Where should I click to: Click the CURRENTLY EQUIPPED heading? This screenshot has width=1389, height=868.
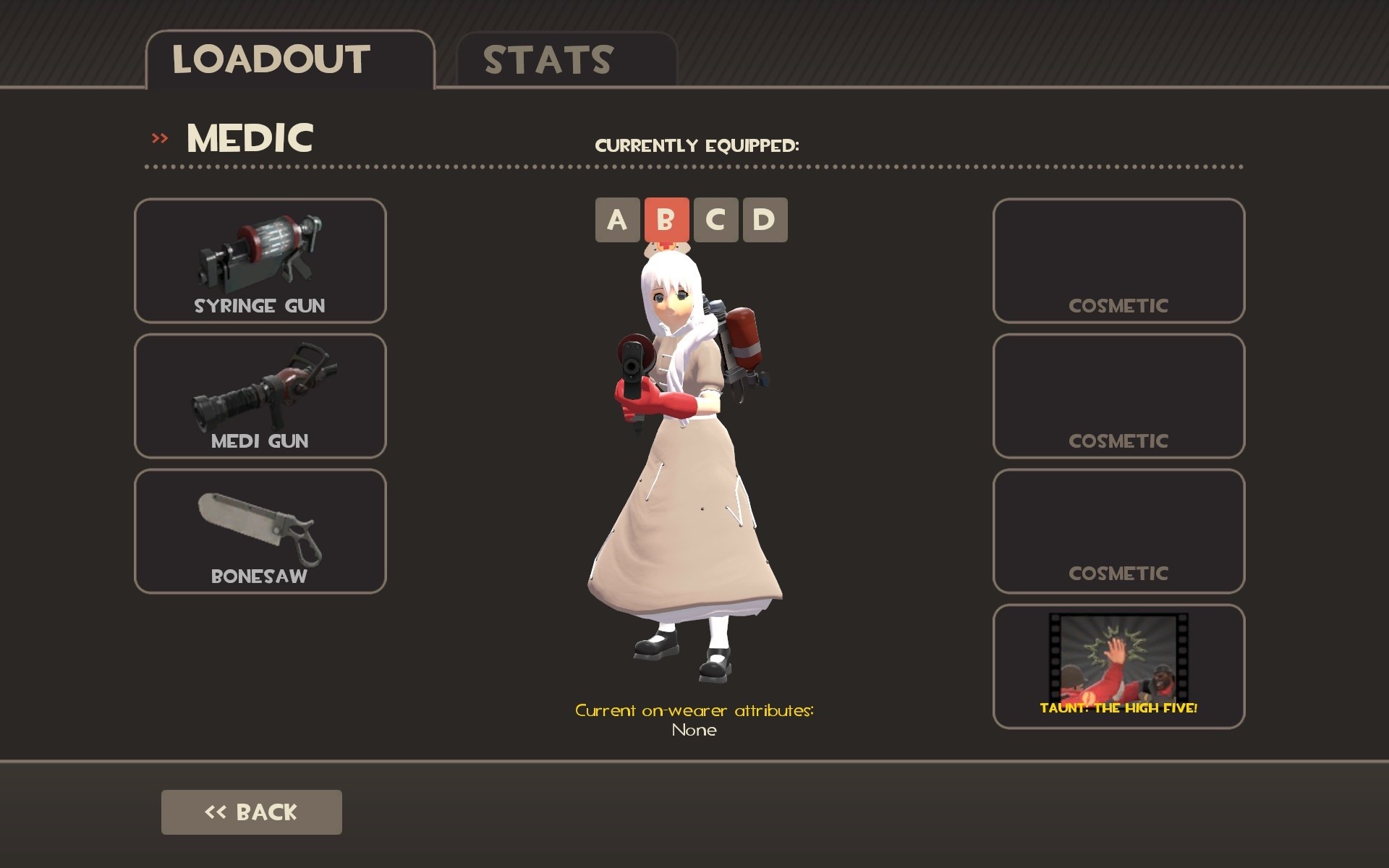point(698,145)
